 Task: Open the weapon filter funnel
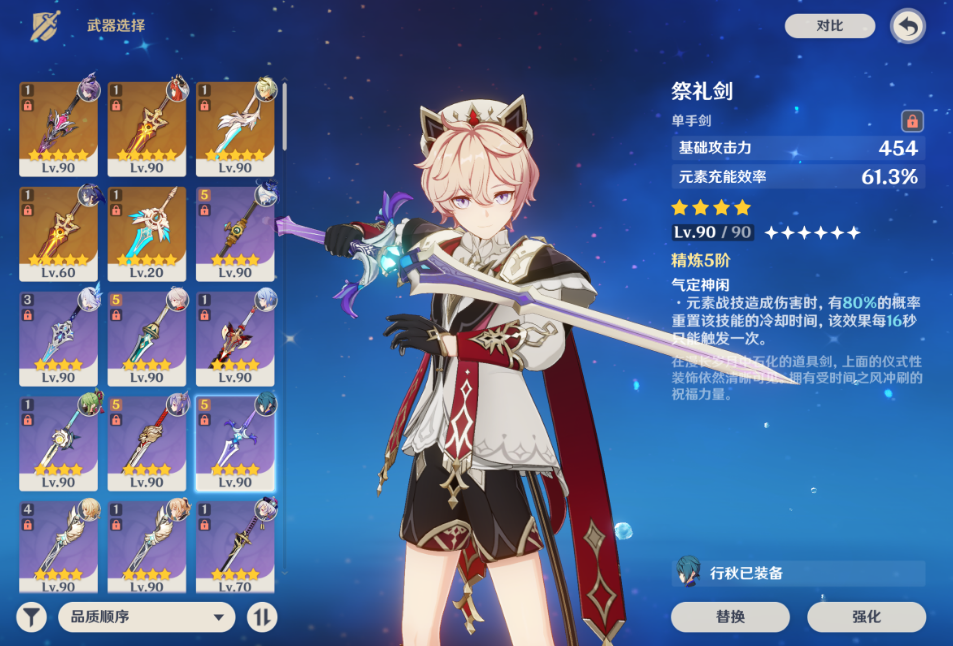[x=32, y=617]
